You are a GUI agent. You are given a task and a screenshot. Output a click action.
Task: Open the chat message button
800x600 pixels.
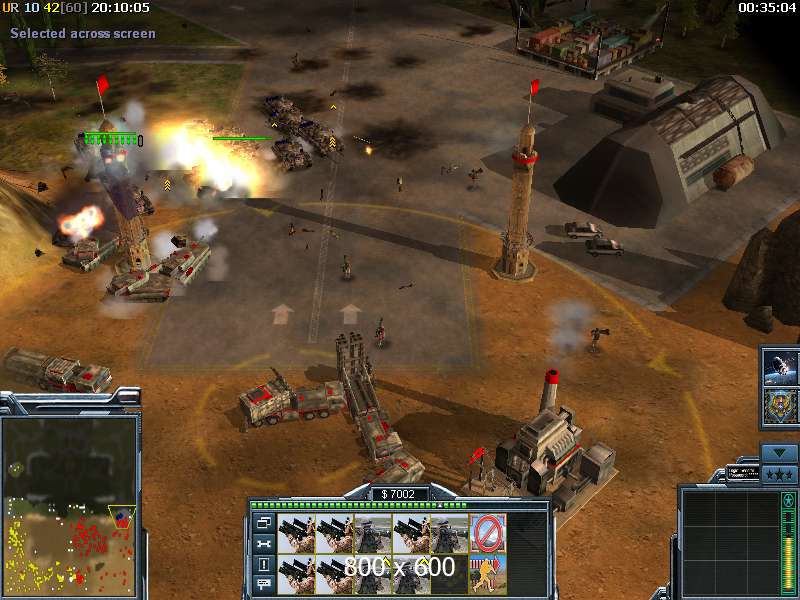264,584
